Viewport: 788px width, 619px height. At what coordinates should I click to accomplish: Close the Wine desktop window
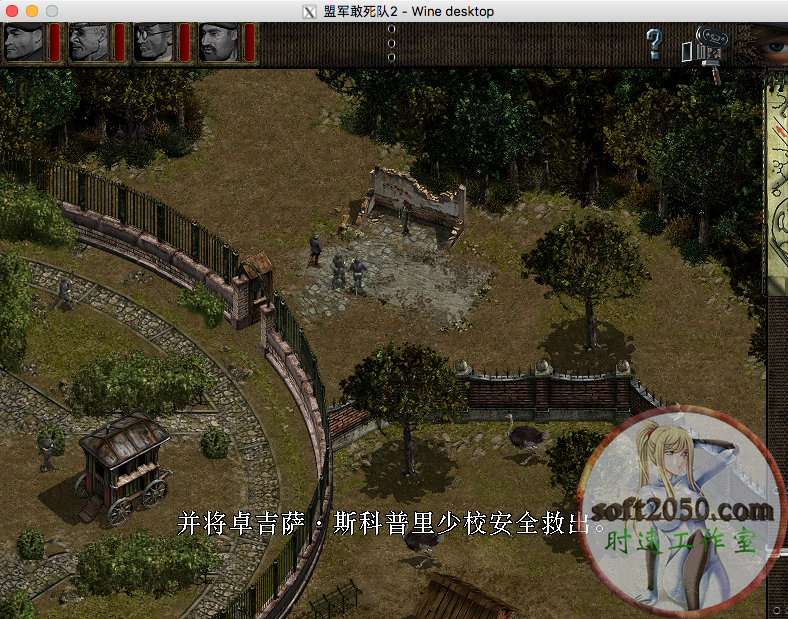13,11
